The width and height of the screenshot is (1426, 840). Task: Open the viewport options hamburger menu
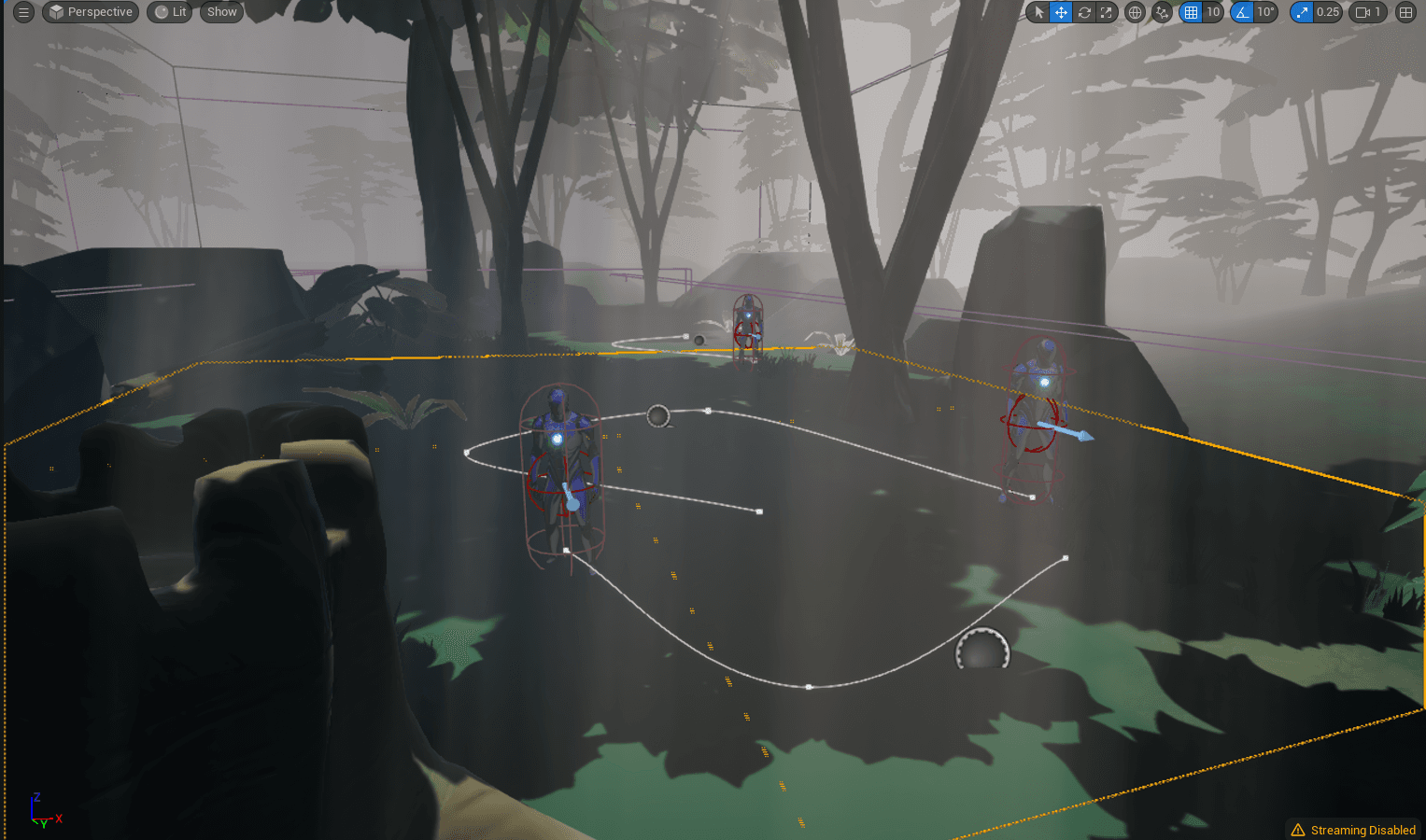[x=23, y=12]
